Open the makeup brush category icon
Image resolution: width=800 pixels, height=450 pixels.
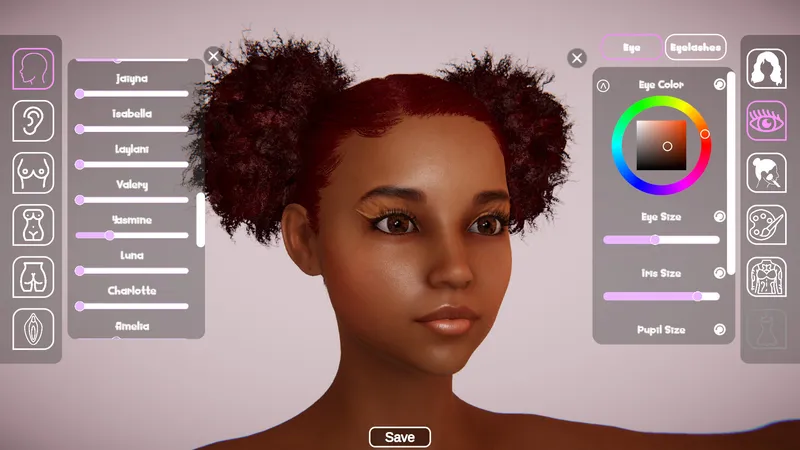click(x=766, y=173)
